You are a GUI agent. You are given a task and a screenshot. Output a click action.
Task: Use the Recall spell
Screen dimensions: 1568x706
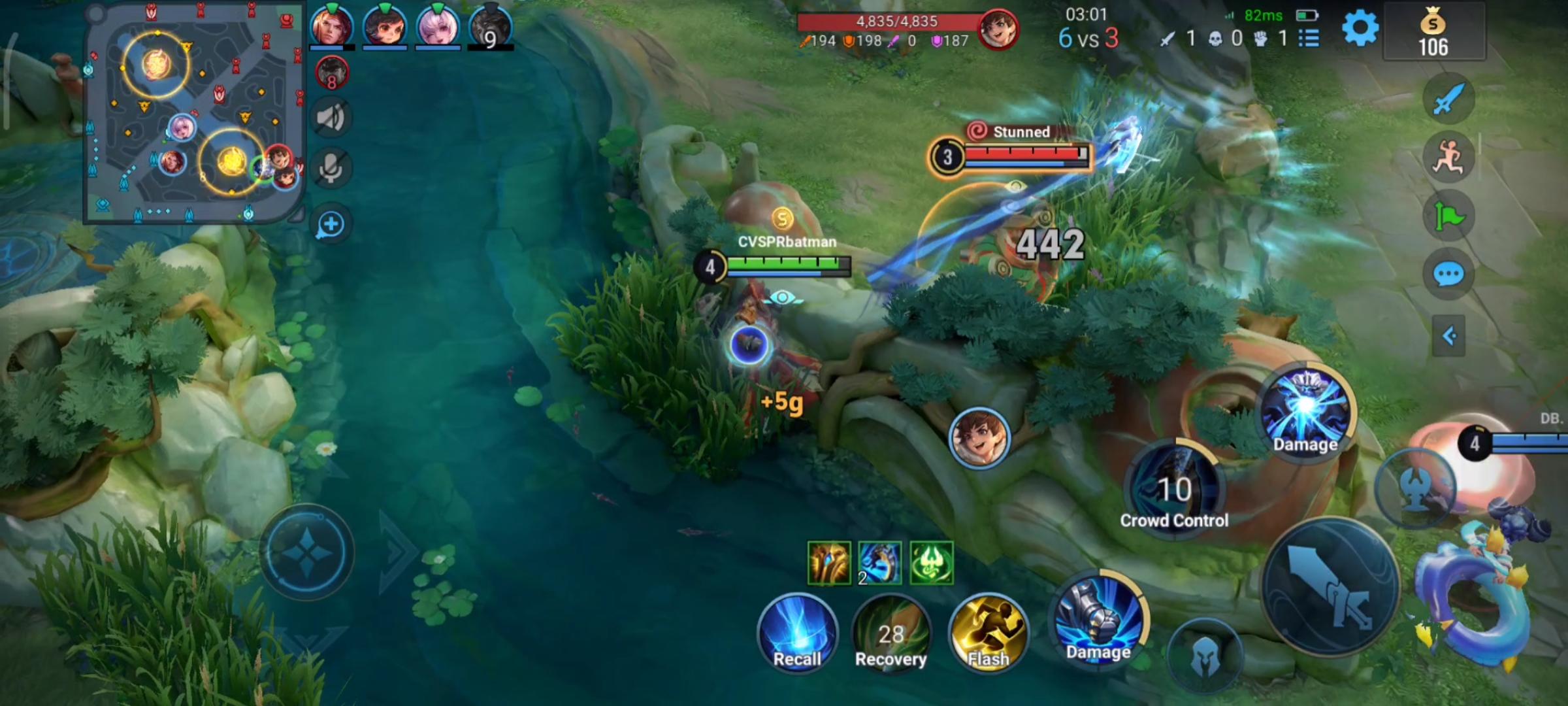797,633
